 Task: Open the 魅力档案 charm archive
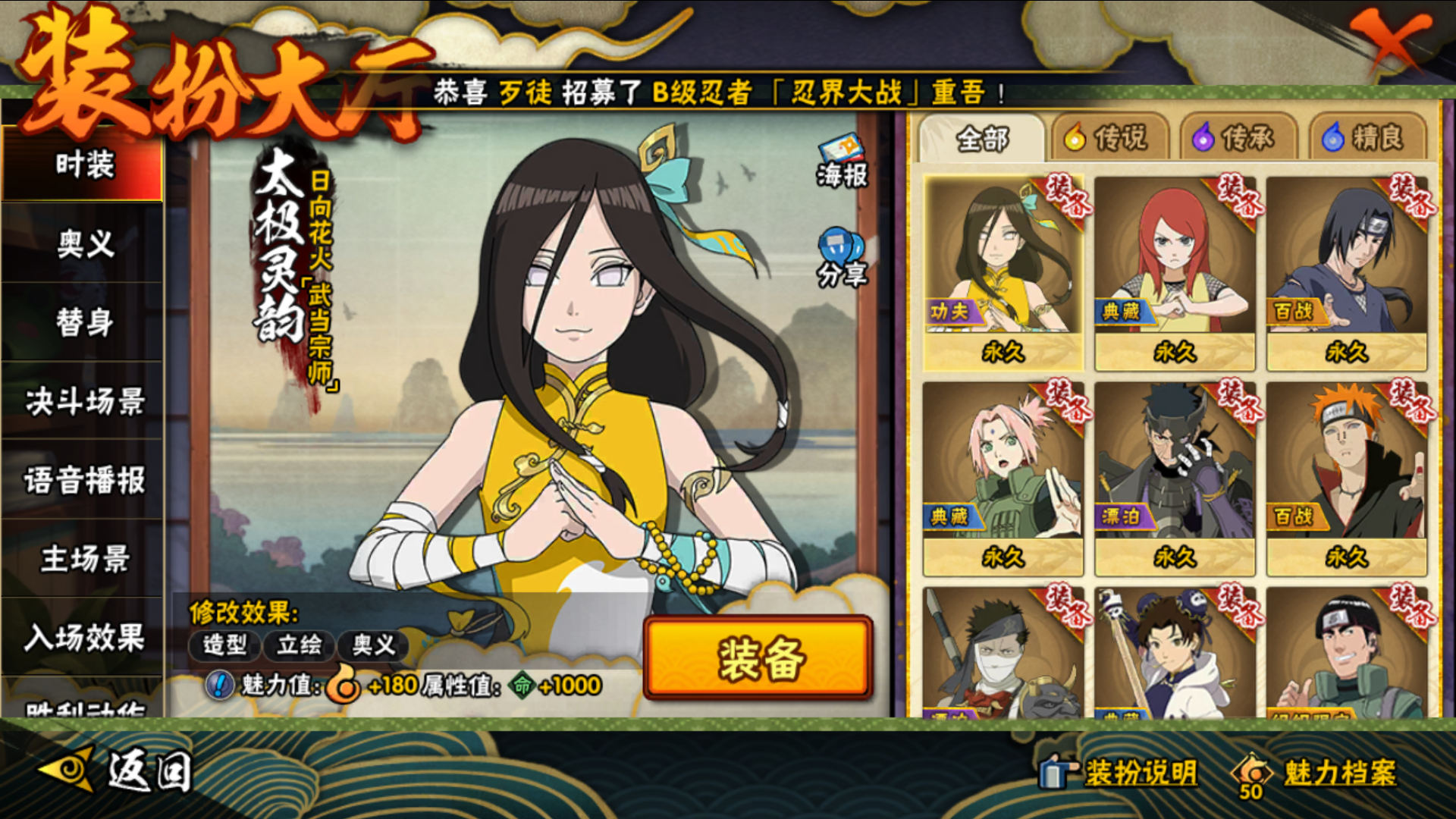[1319, 773]
